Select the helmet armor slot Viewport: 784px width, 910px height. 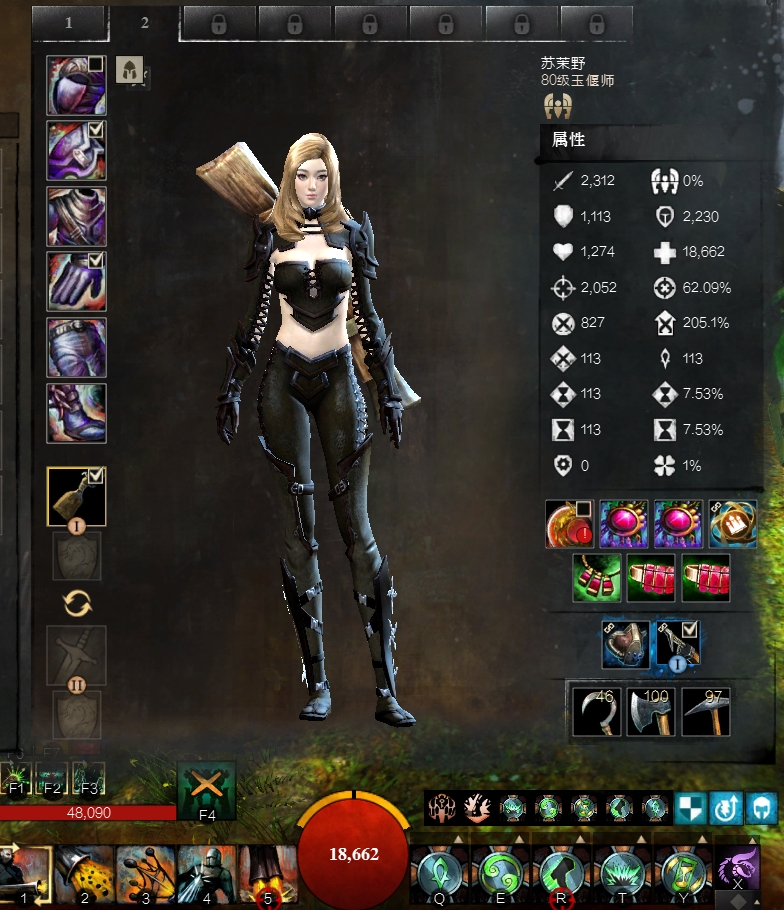[76, 86]
